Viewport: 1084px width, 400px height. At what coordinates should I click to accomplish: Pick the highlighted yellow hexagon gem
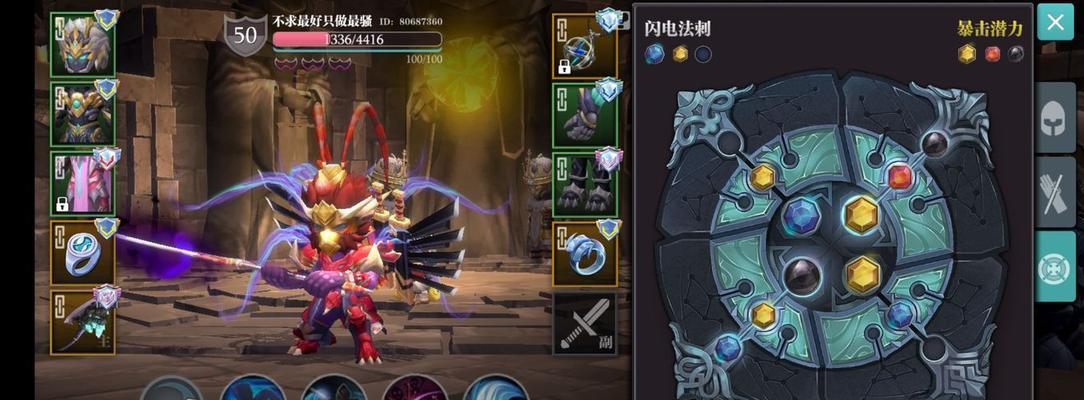click(x=860, y=214)
